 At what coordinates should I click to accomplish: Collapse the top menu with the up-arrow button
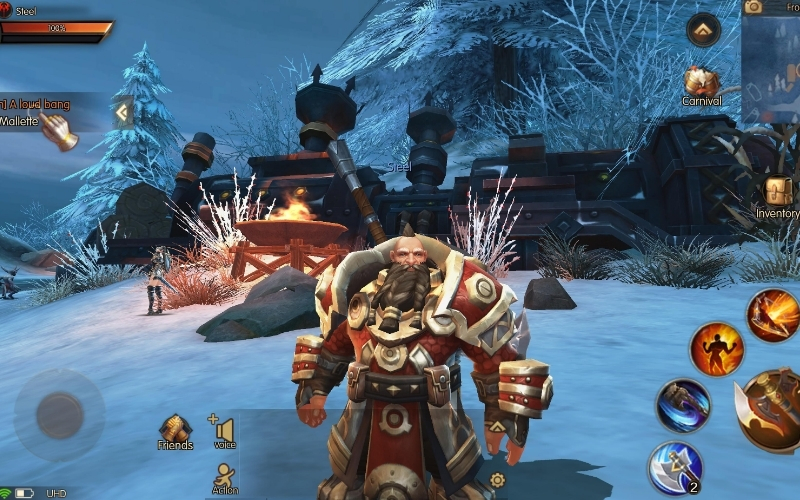tap(704, 30)
